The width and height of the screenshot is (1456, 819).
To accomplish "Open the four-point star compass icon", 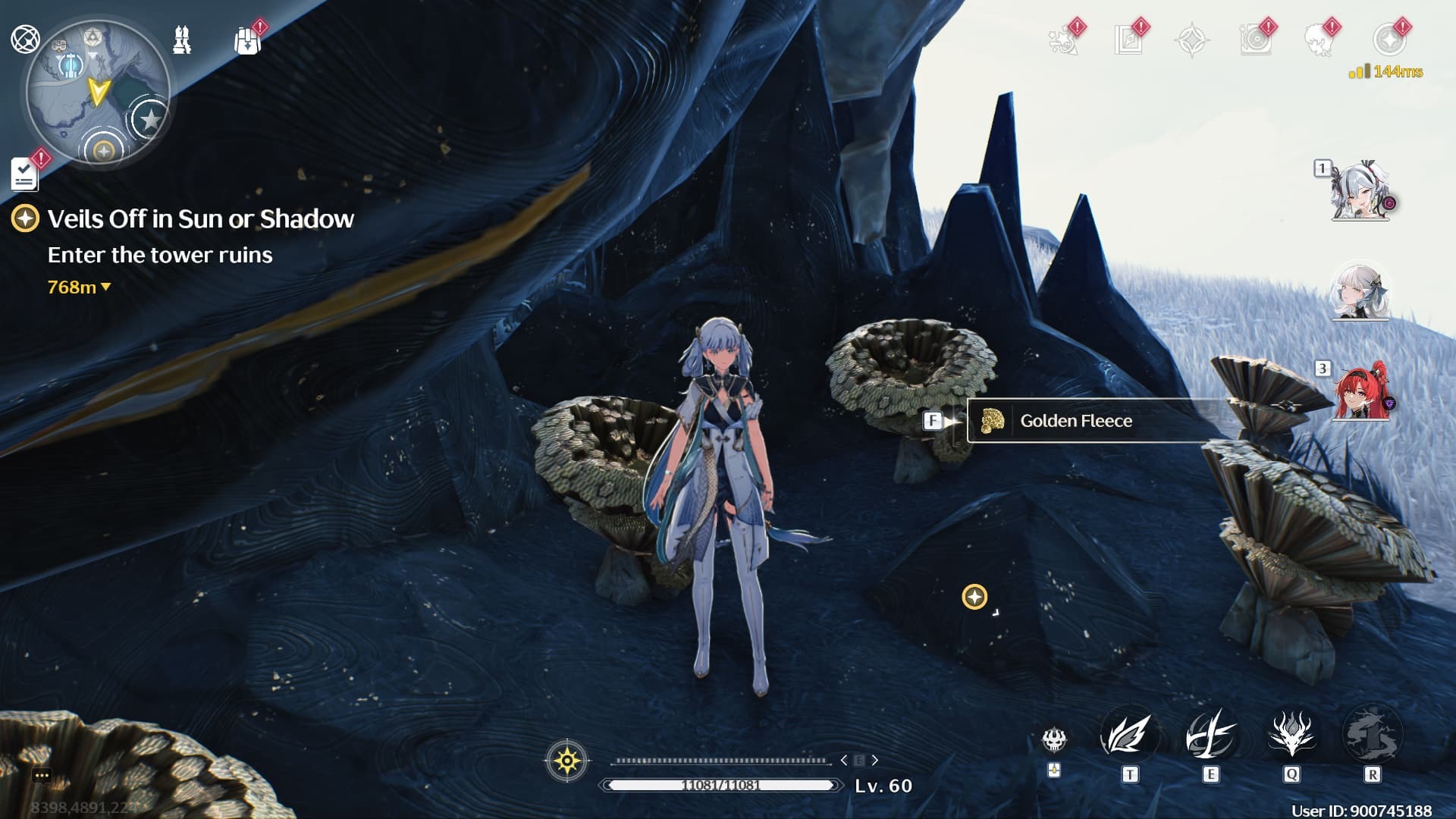I will click(1191, 40).
